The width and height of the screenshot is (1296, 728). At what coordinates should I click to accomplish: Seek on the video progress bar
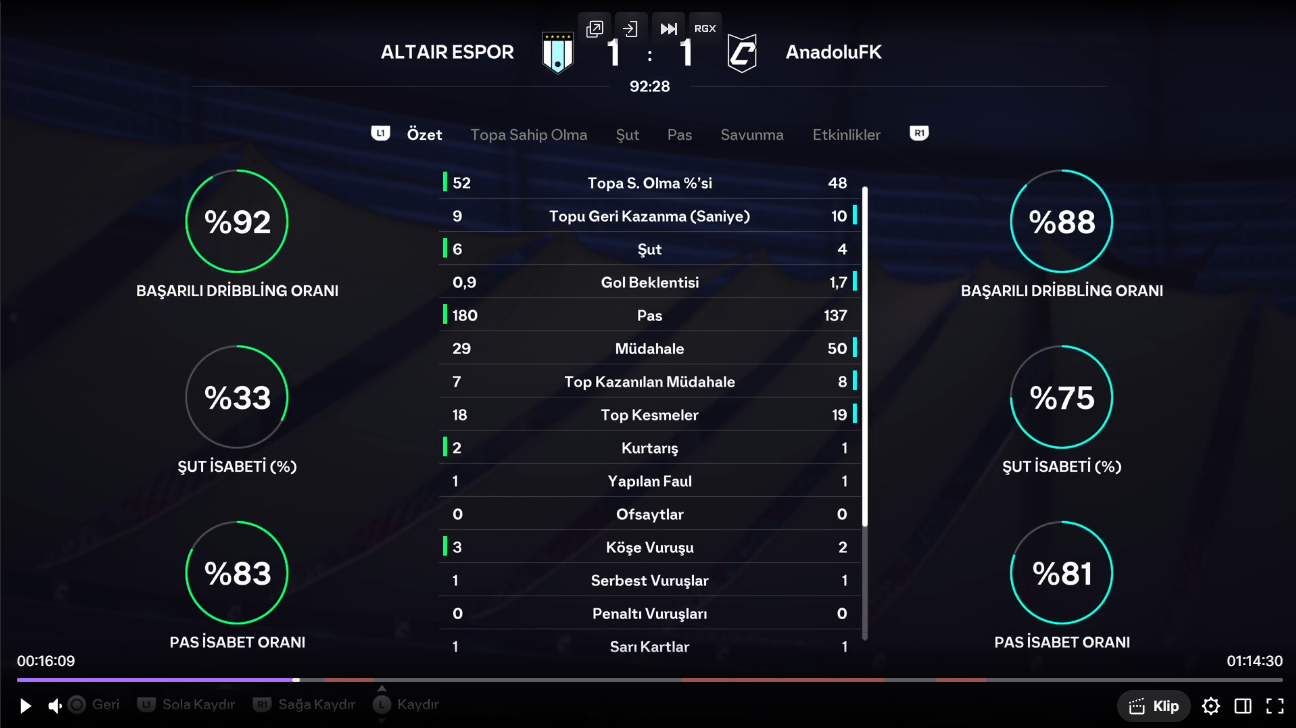point(648,680)
